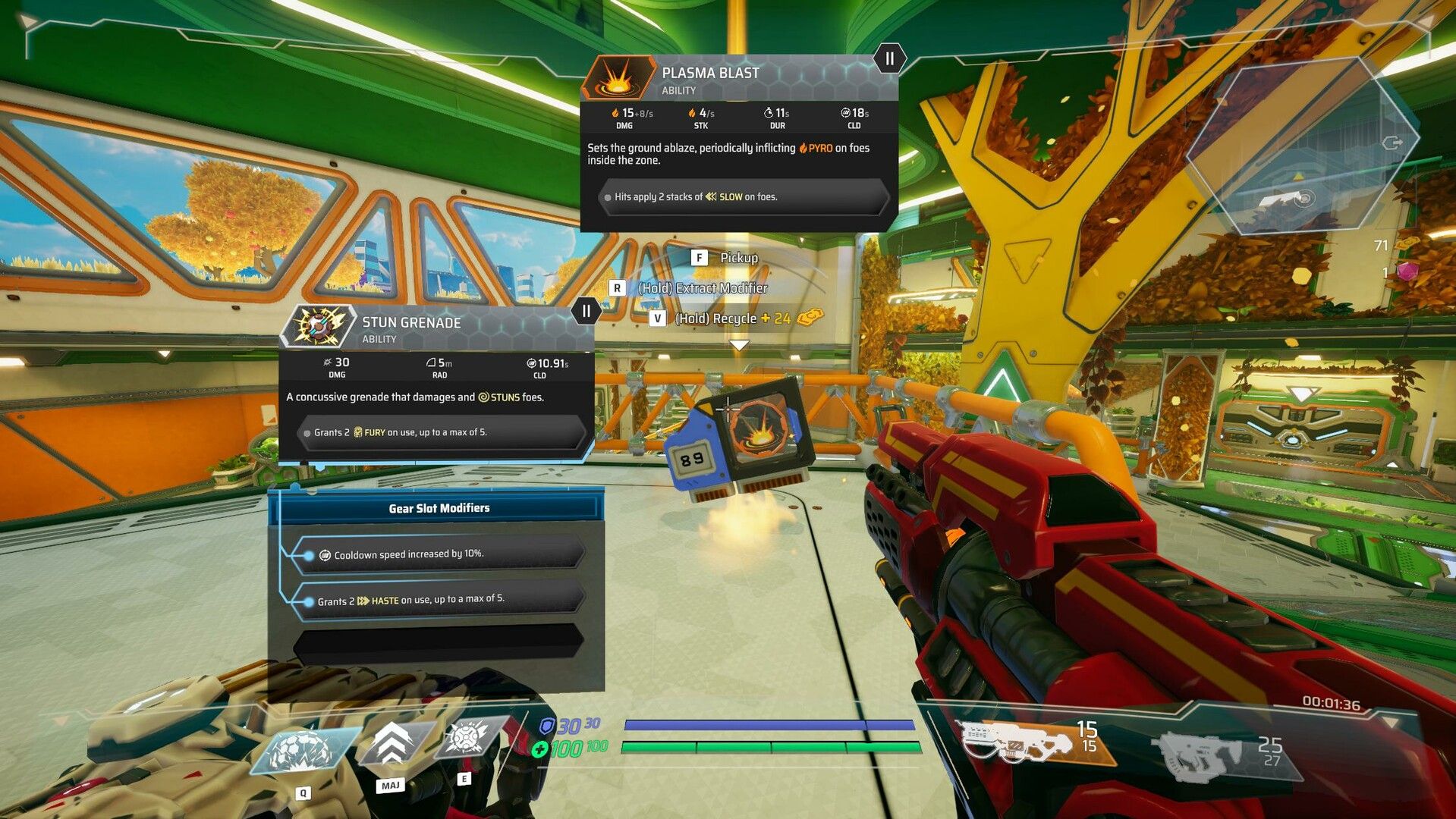Image resolution: width=1456 pixels, height=819 pixels.
Task: Toggle the pause marker on Plasma Blast card
Action: click(888, 58)
